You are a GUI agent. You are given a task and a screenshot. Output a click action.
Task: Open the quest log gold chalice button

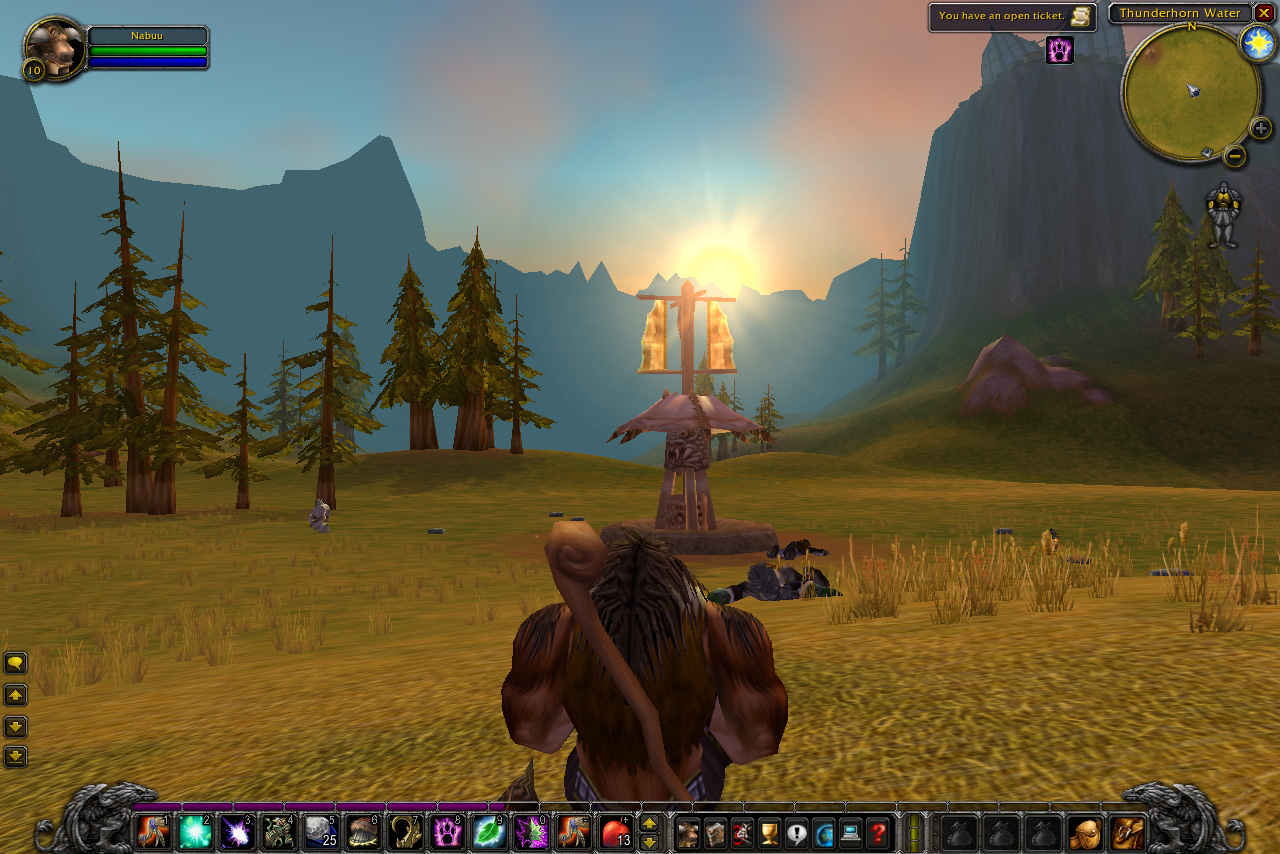pos(769,832)
